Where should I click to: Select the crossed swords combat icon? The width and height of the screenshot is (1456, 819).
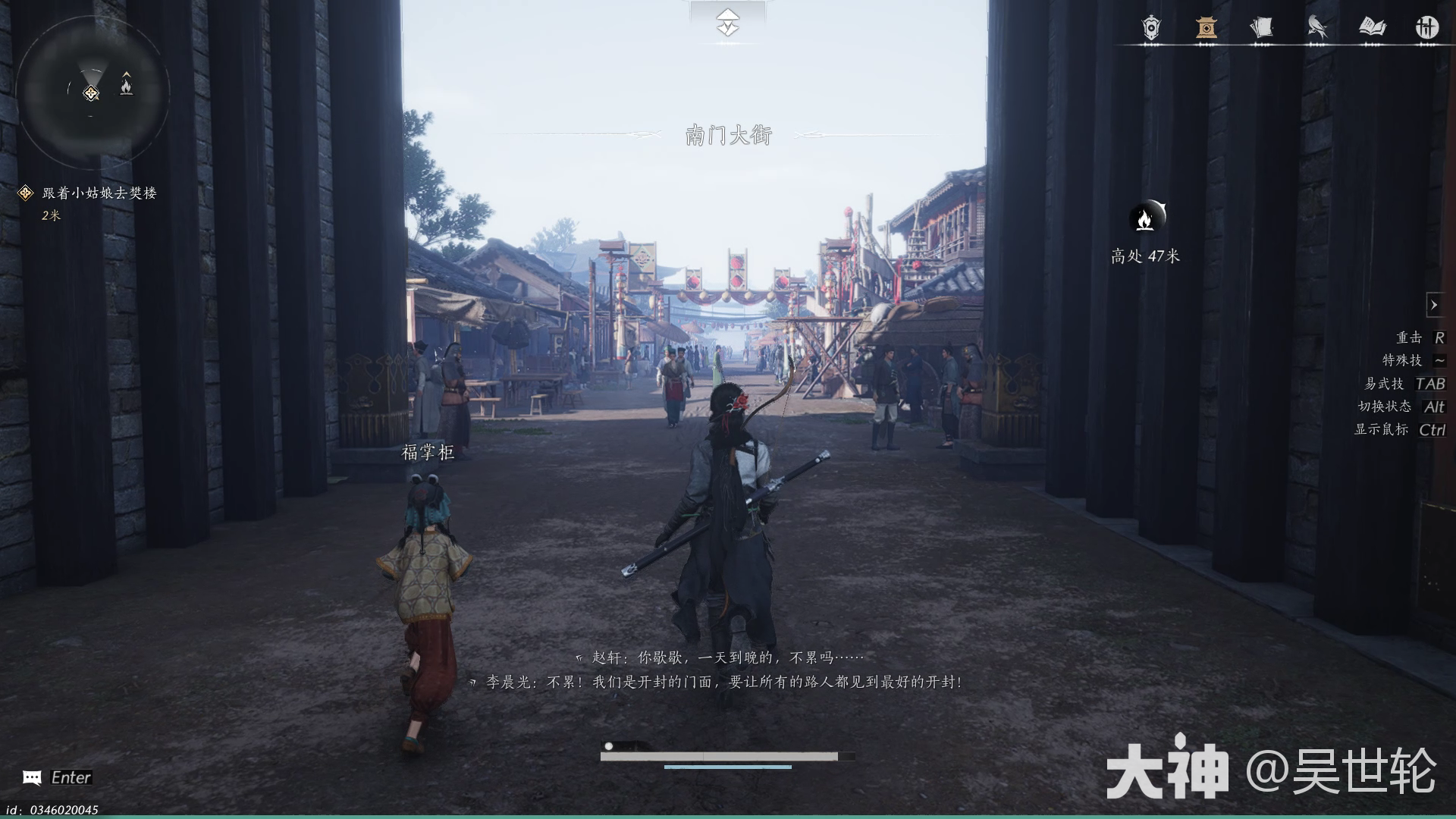click(1426, 27)
